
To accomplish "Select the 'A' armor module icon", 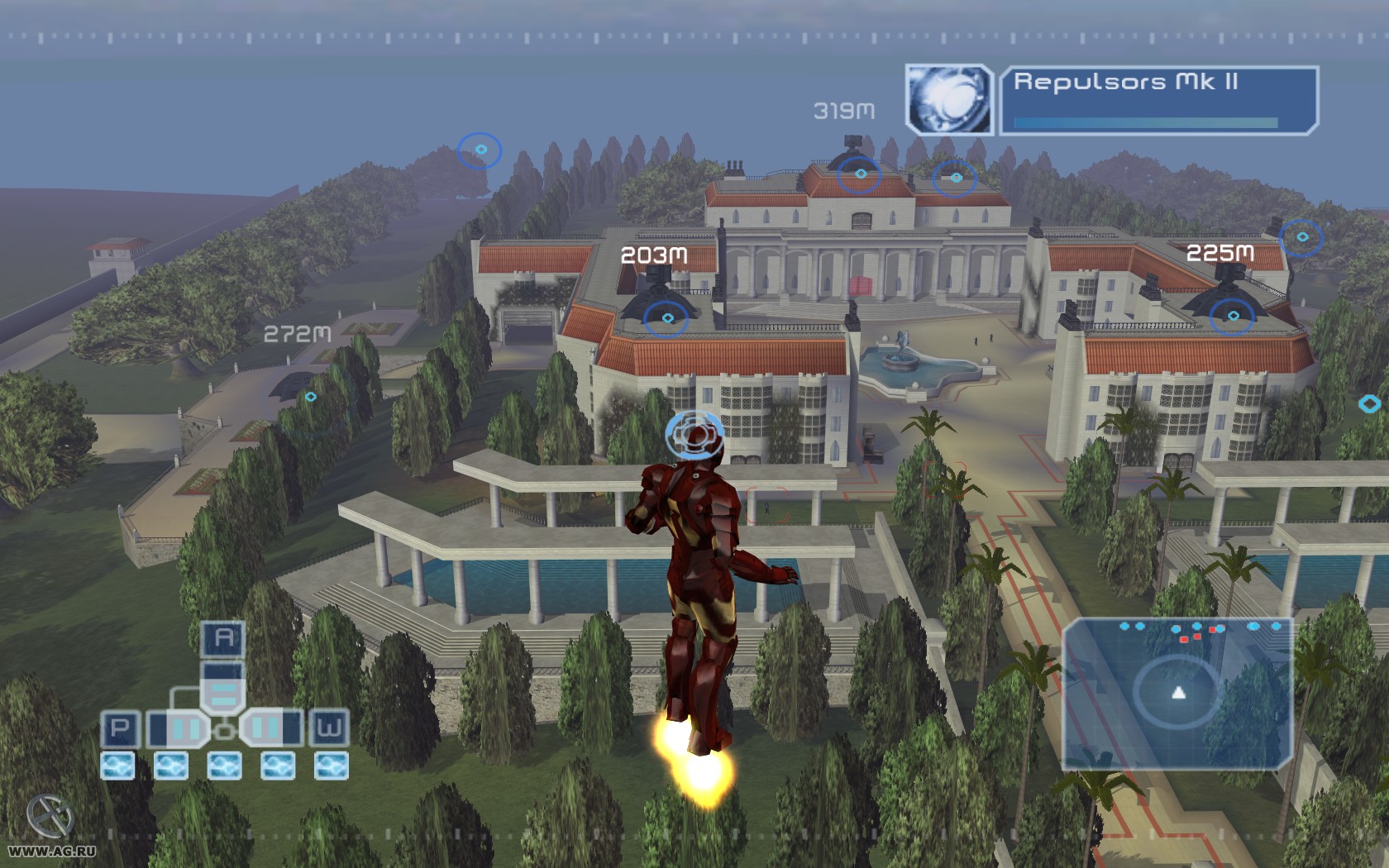I will (x=222, y=637).
